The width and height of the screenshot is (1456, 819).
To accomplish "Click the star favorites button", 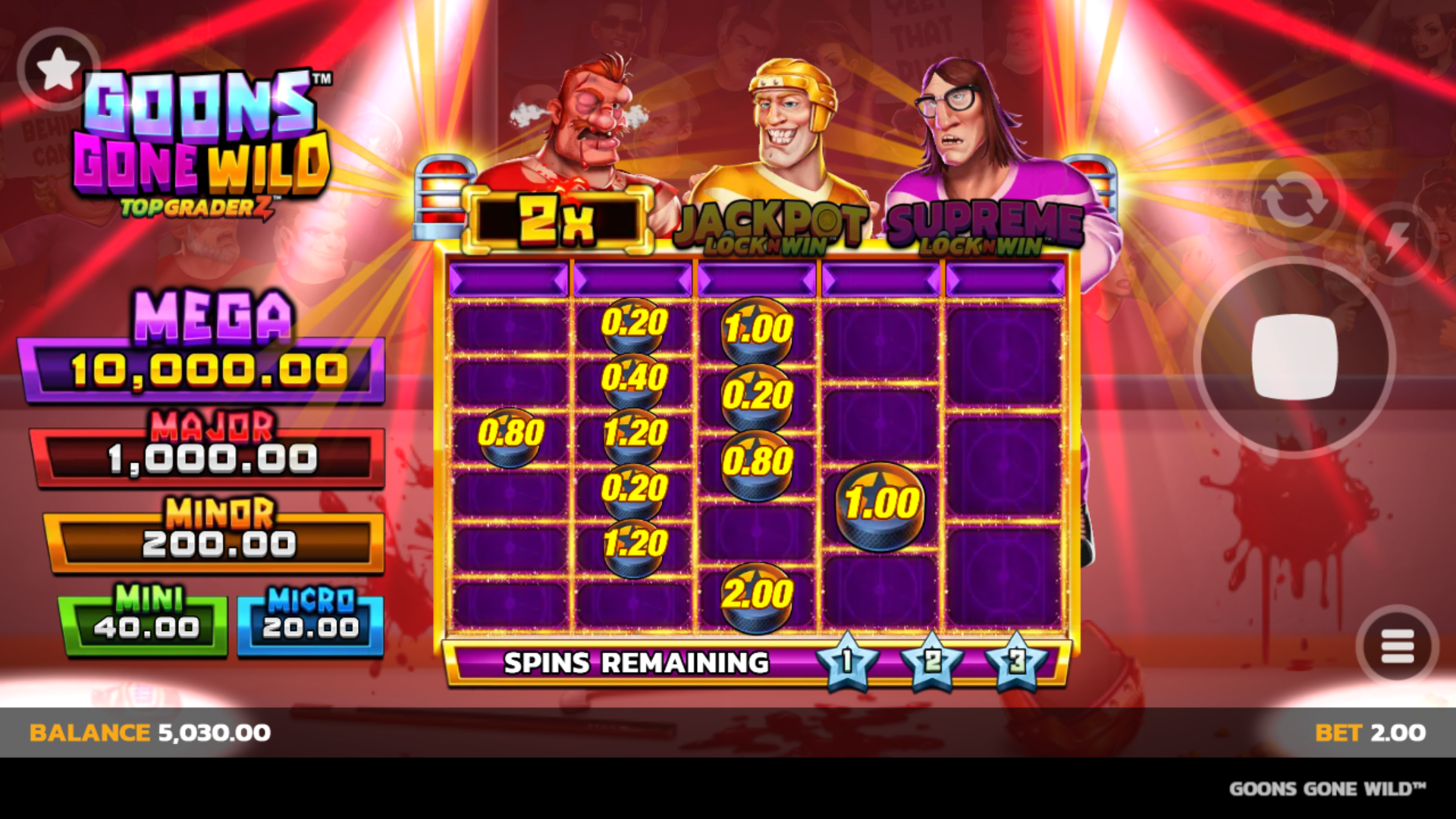I will click(58, 70).
